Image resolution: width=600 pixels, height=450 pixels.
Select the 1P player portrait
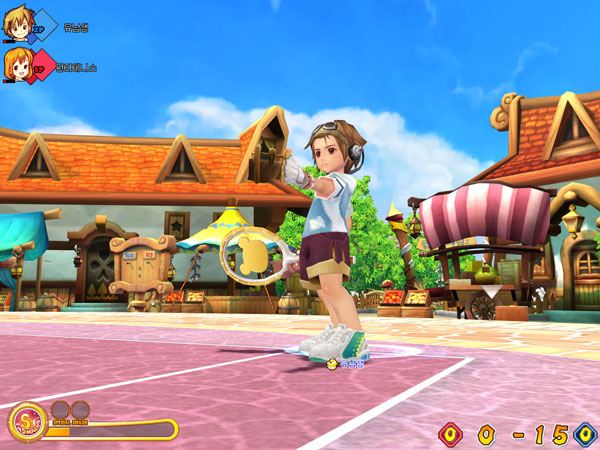pyautogui.click(x=16, y=65)
